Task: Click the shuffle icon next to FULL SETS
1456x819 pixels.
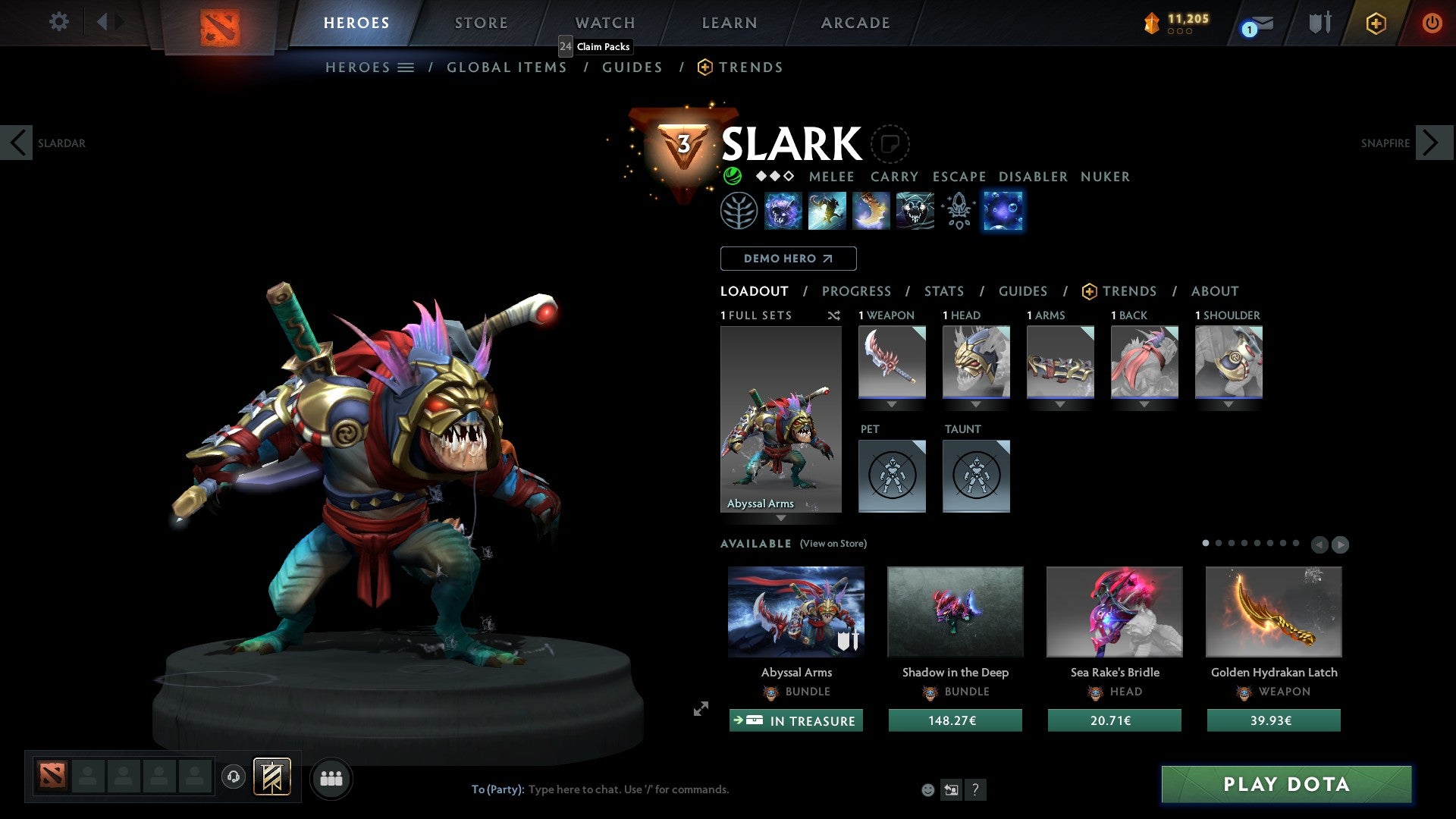Action: [834, 315]
